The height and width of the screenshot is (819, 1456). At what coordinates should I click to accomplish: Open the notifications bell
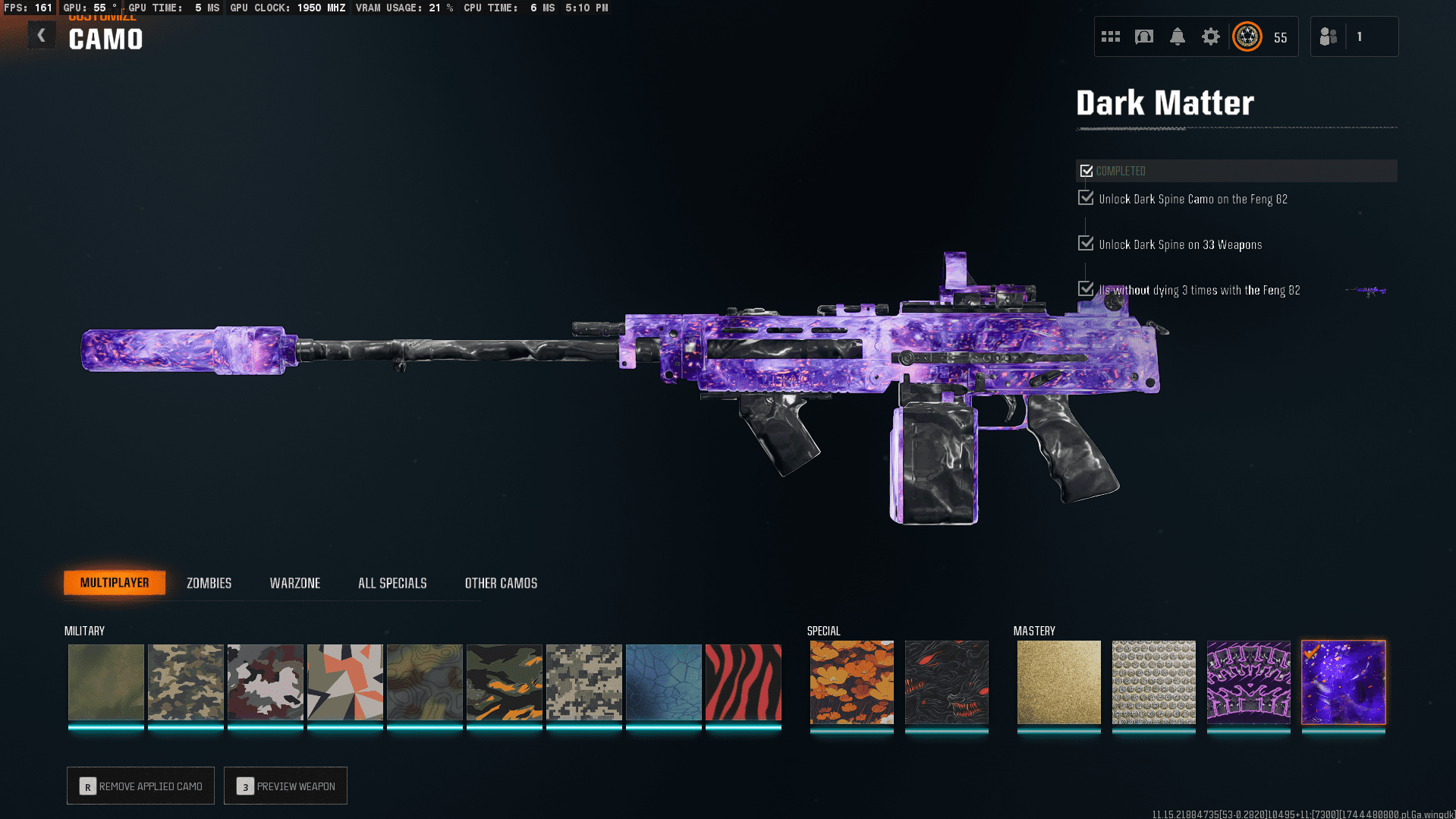click(1177, 36)
